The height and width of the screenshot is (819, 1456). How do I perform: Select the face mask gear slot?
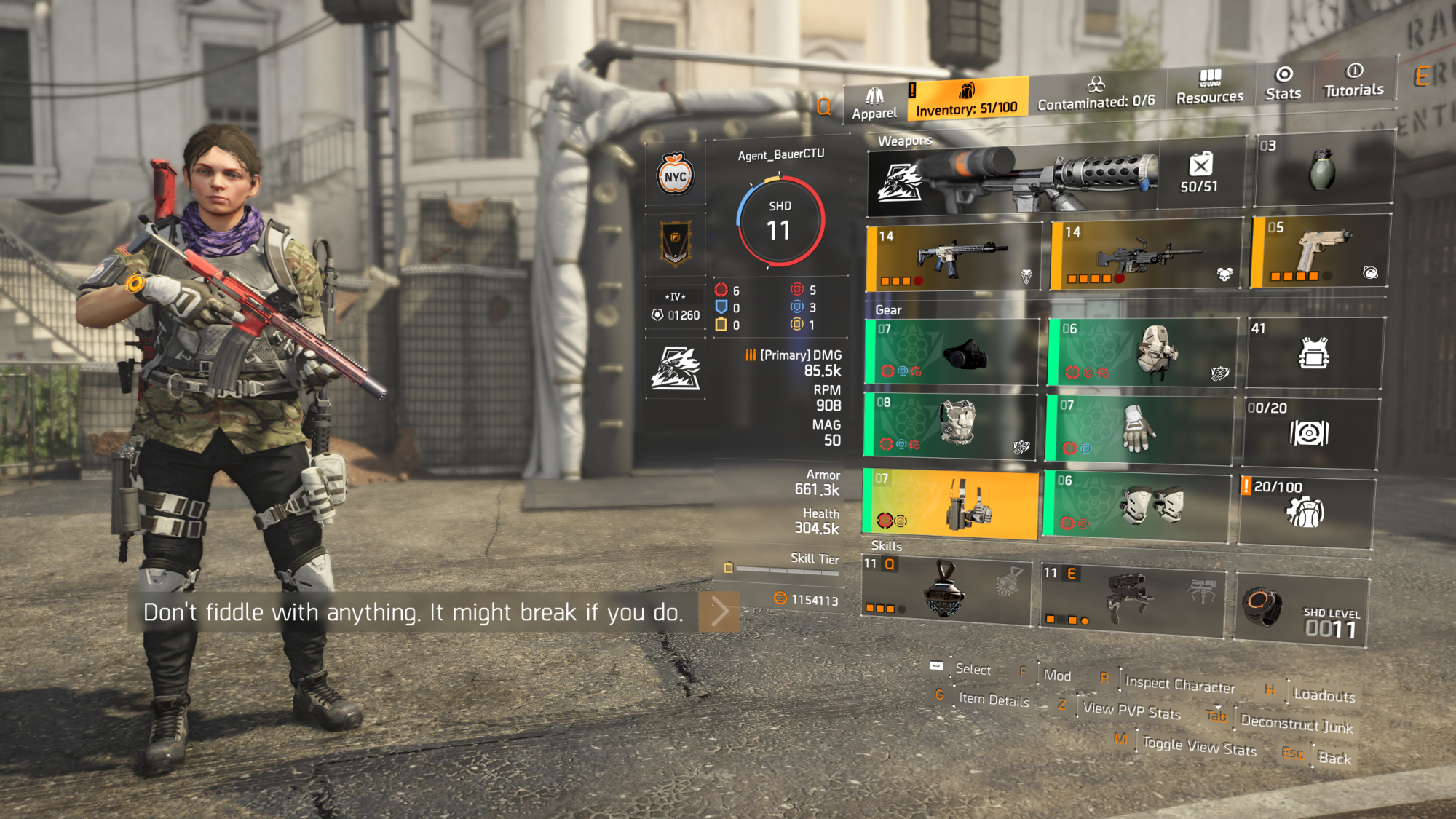[x=951, y=352]
